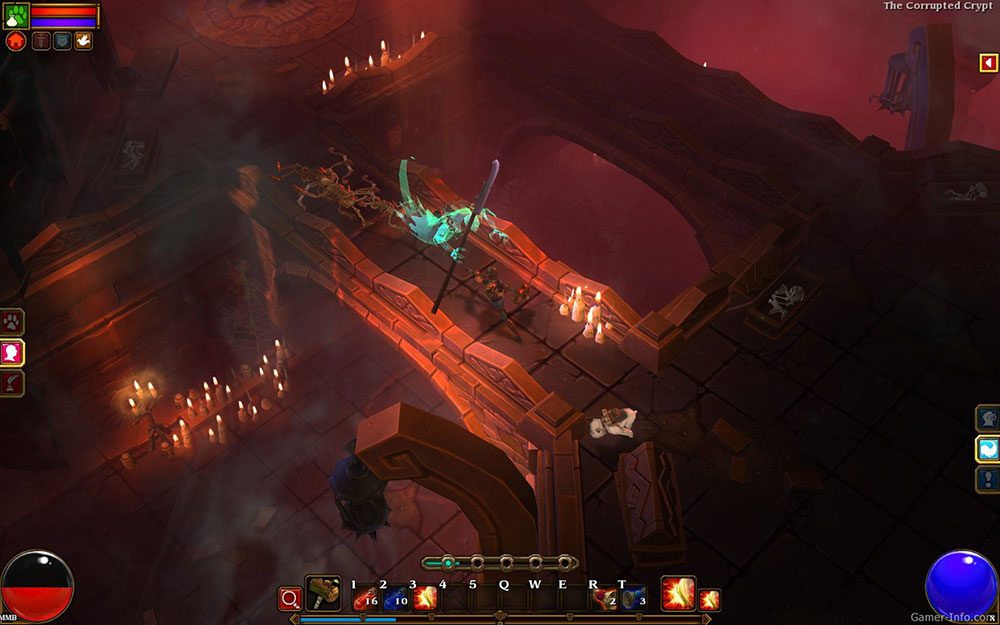The image size is (1000, 625).
Task: Select the hammer weapon slot
Action: click(322, 594)
